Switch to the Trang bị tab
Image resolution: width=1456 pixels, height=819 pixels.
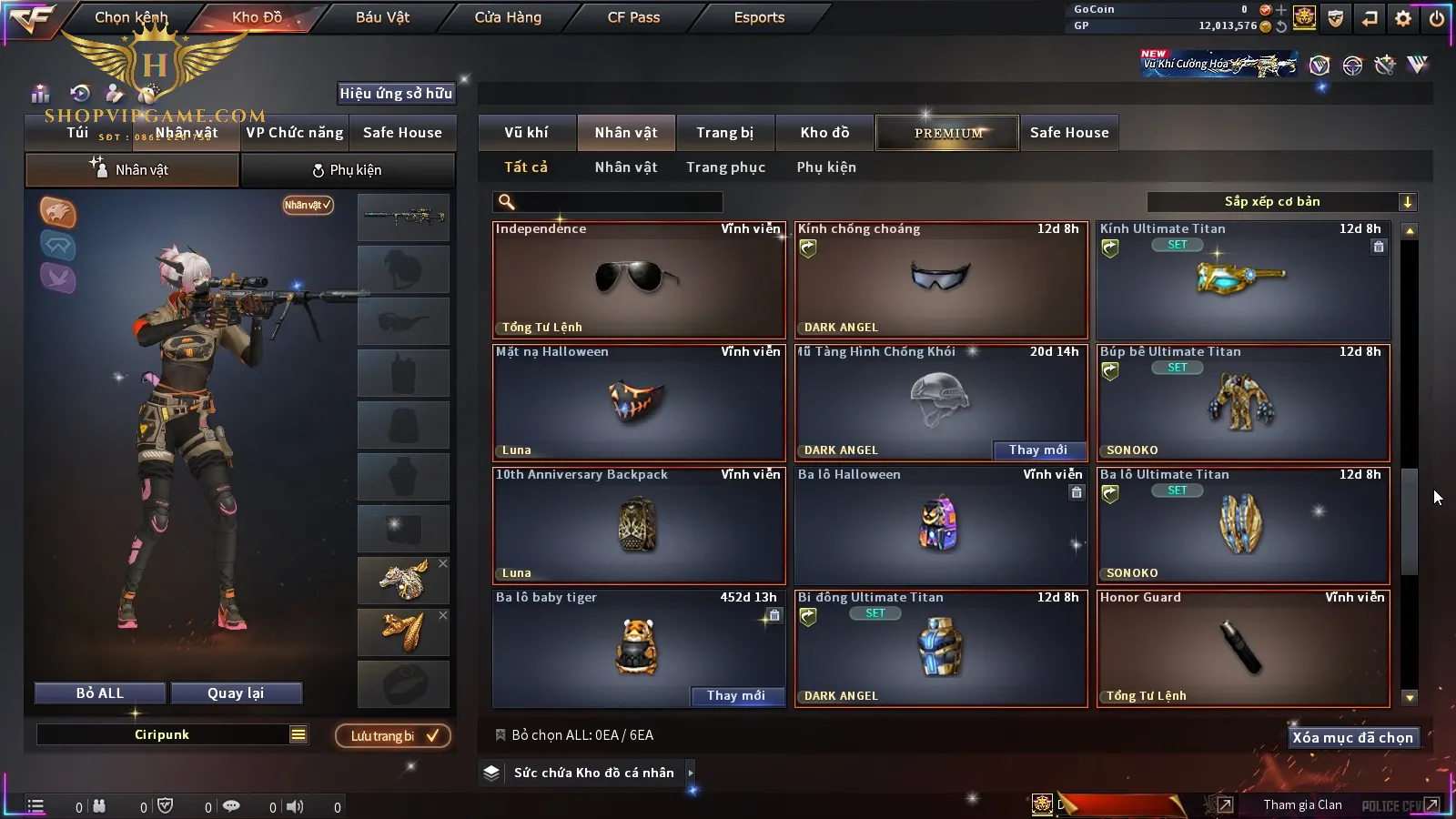pyautogui.click(x=724, y=133)
